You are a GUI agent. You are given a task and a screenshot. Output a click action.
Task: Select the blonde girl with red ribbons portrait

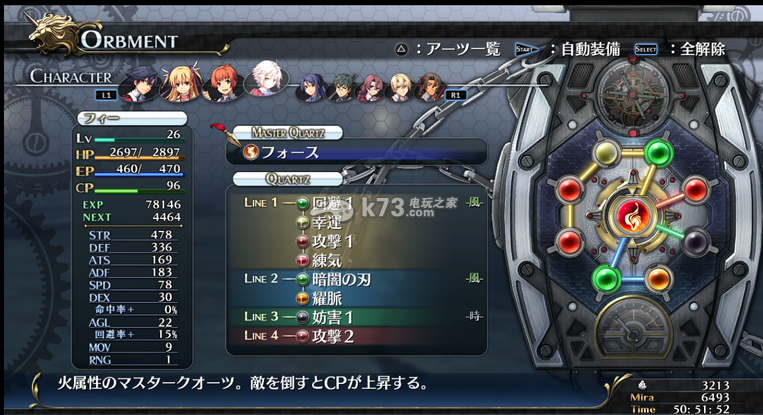tap(181, 83)
